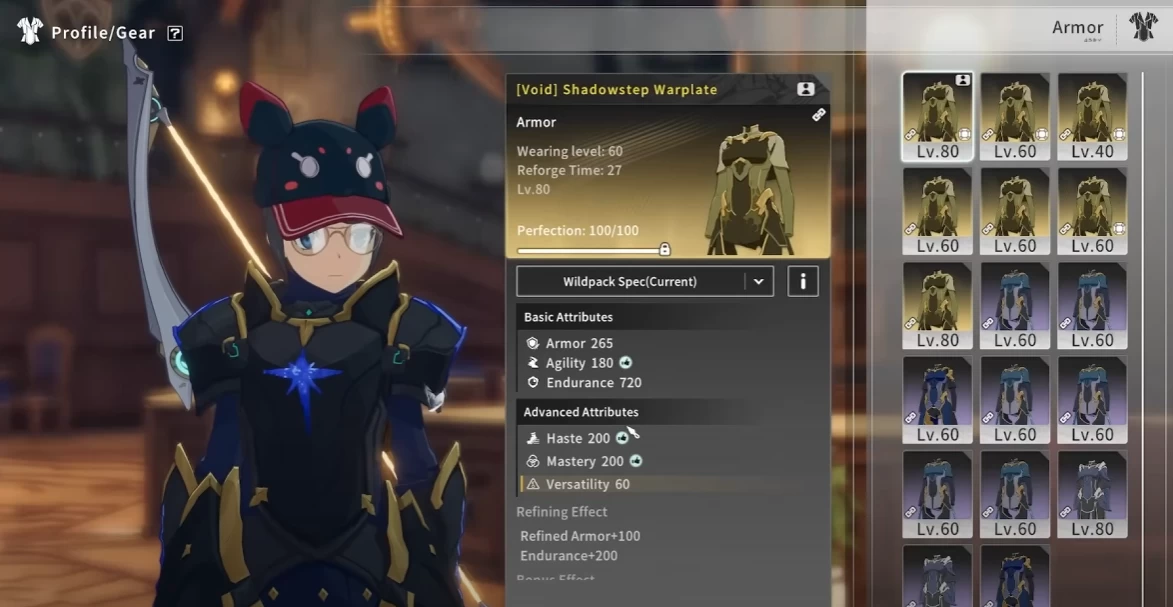Click the plus icon beside Haste 200
Screen dimensions: 1173x607
pos(622,438)
